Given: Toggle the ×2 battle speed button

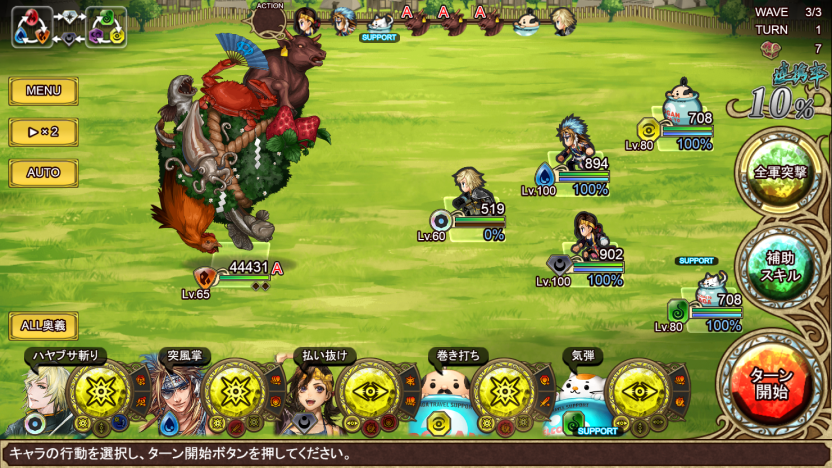Looking at the screenshot, I should (x=43, y=132).
